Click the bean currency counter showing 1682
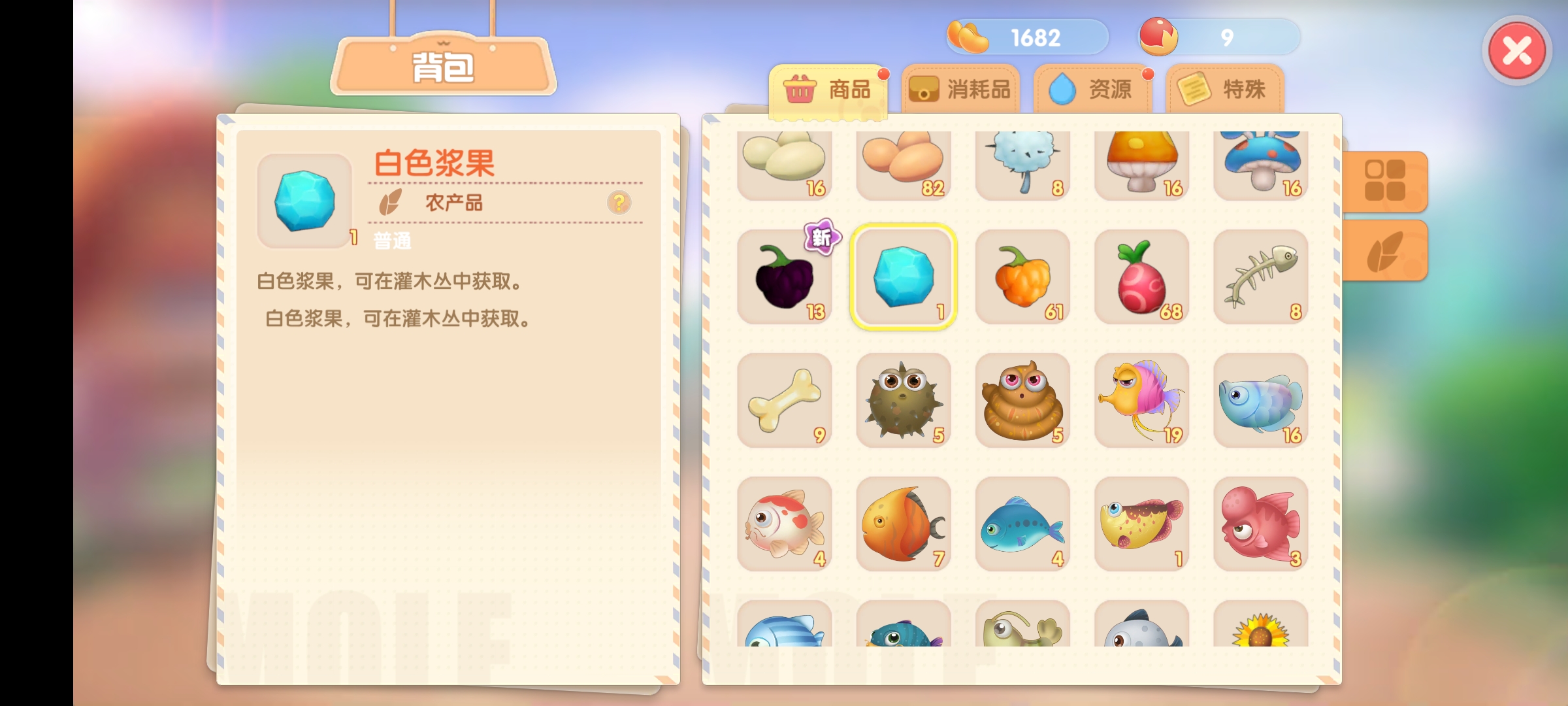 pos(1026,38)
